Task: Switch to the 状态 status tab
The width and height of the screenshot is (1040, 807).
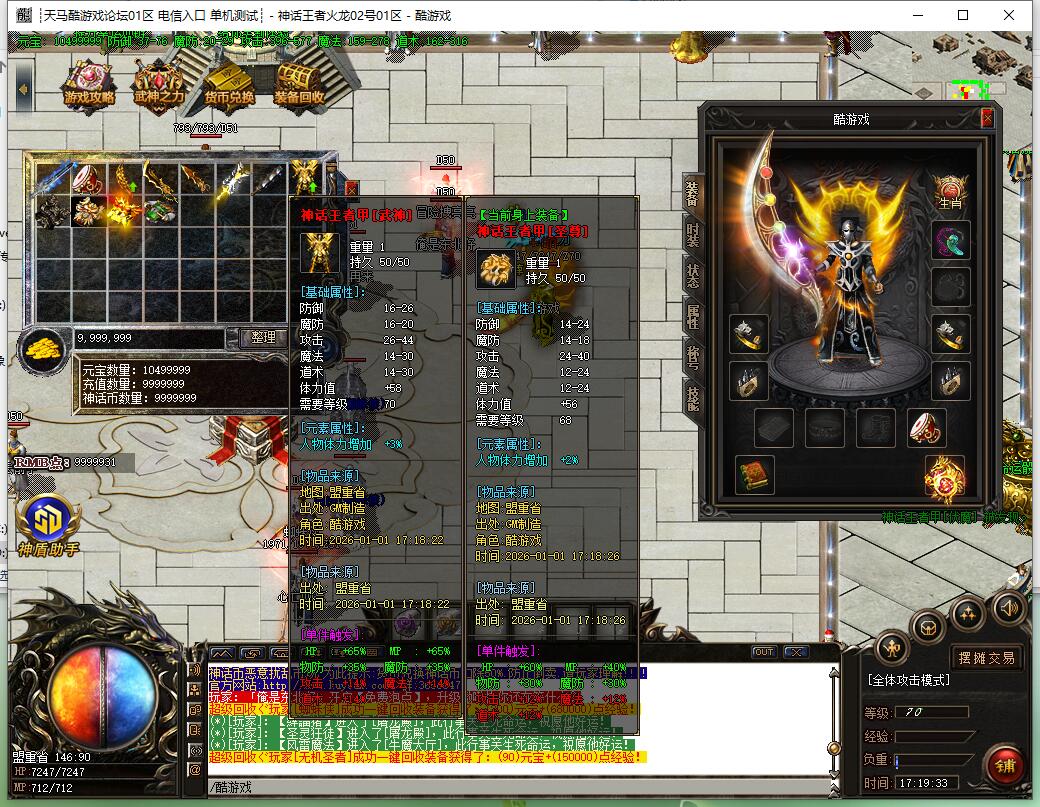Action: click(691, 275)
